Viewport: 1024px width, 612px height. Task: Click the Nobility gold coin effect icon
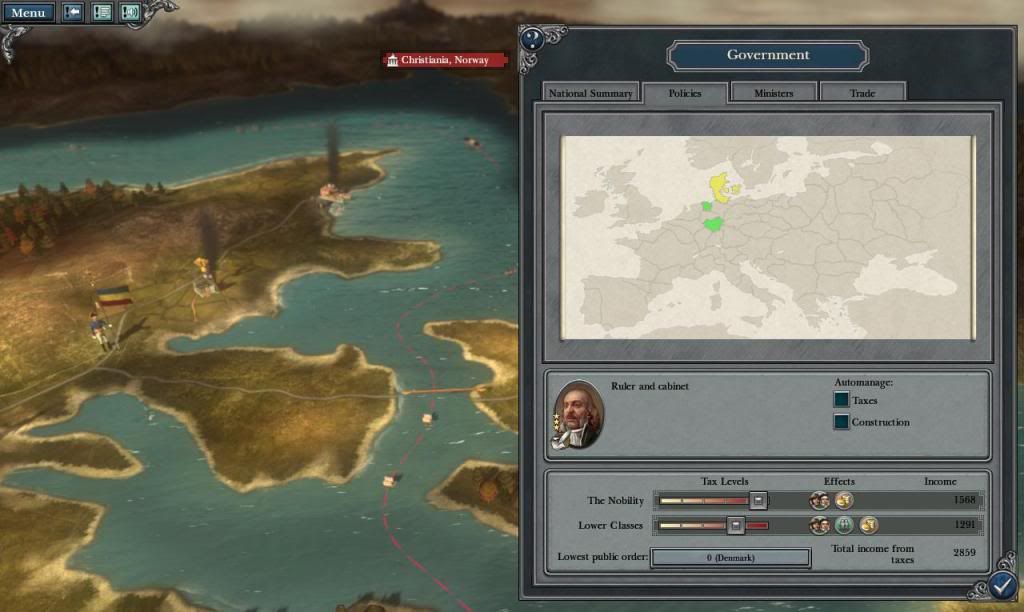[x=844, y=500]
